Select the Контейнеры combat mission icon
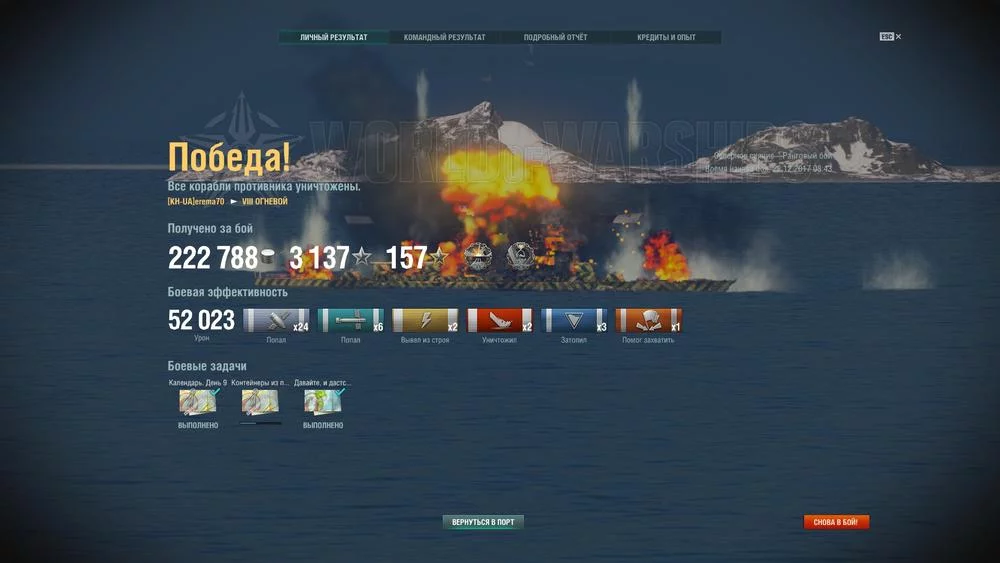The width and height of the screenshot is (1000, 563). (x=260, y=401)
